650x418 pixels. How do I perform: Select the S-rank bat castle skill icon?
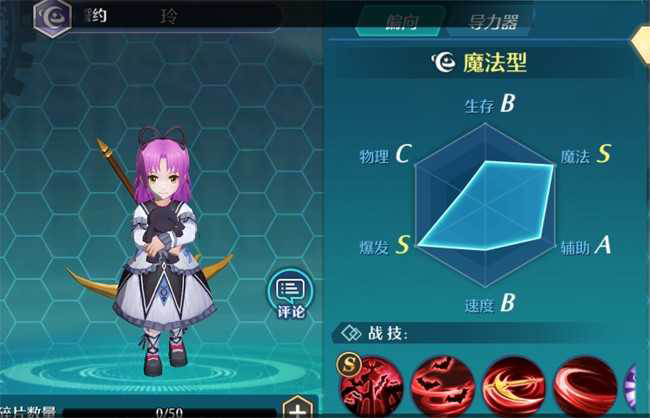click(x=371, y=385)
